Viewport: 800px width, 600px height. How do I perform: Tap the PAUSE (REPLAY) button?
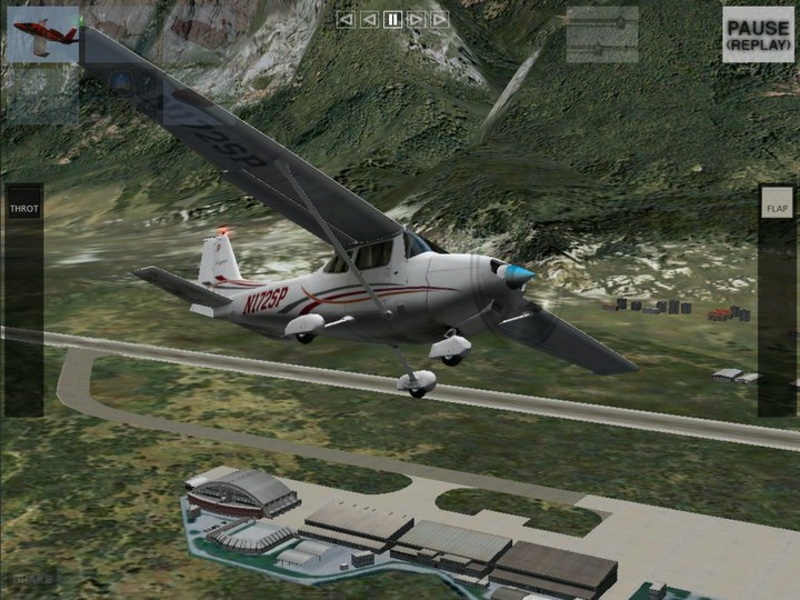[757, 35]
